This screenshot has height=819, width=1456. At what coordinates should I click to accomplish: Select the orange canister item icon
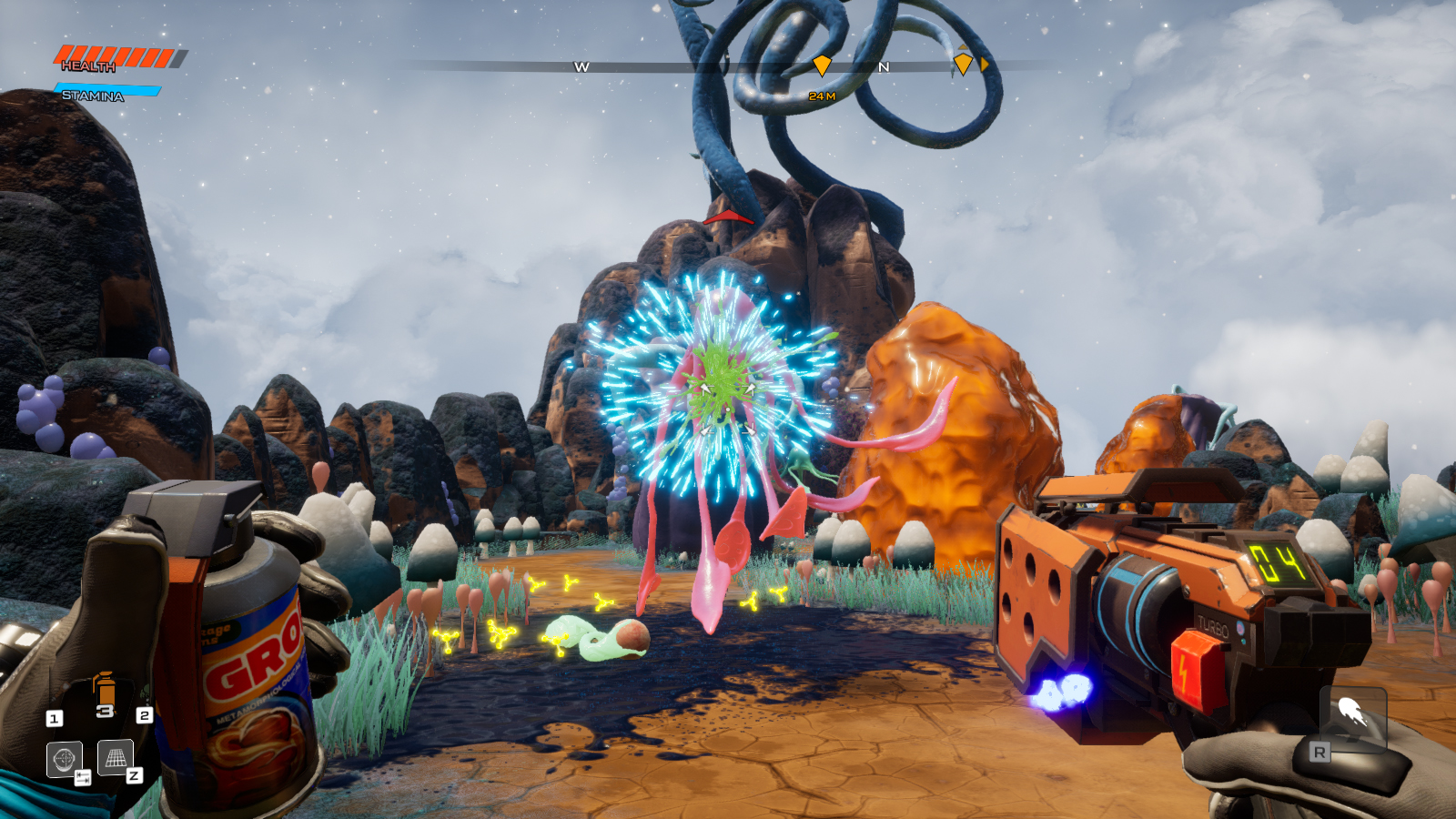coord(105,690)
